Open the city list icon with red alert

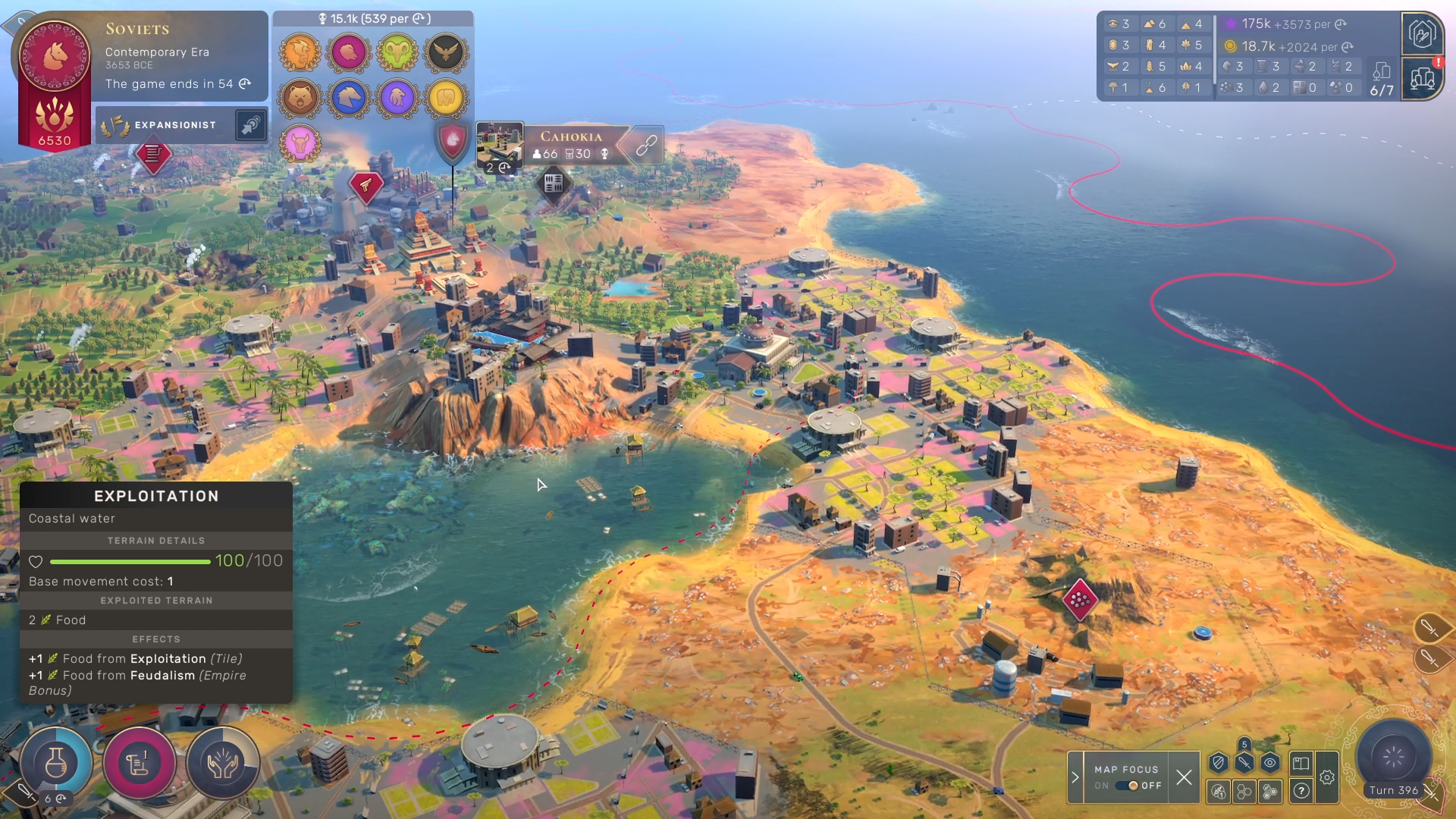pos(1423,77)
